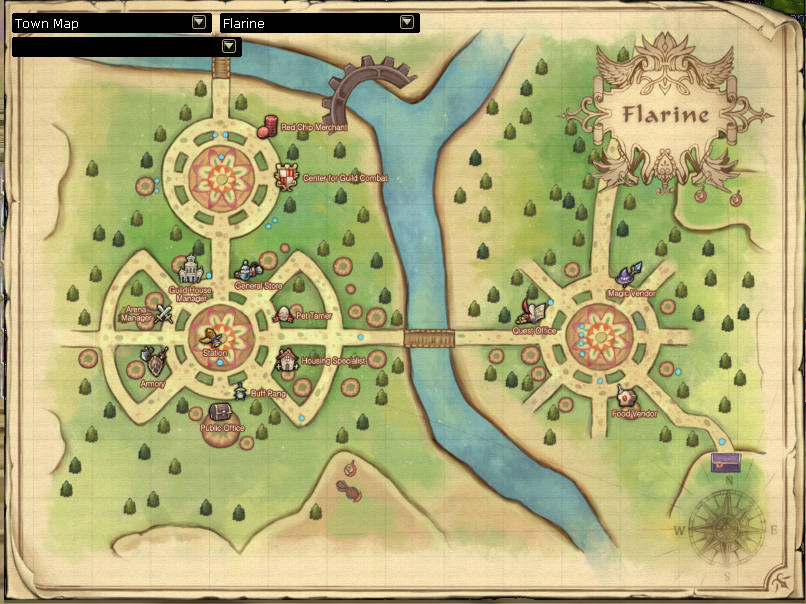The image size is (806, 604).
Task: Click the Buff Pang map marker
Action: tap(240, 392)
